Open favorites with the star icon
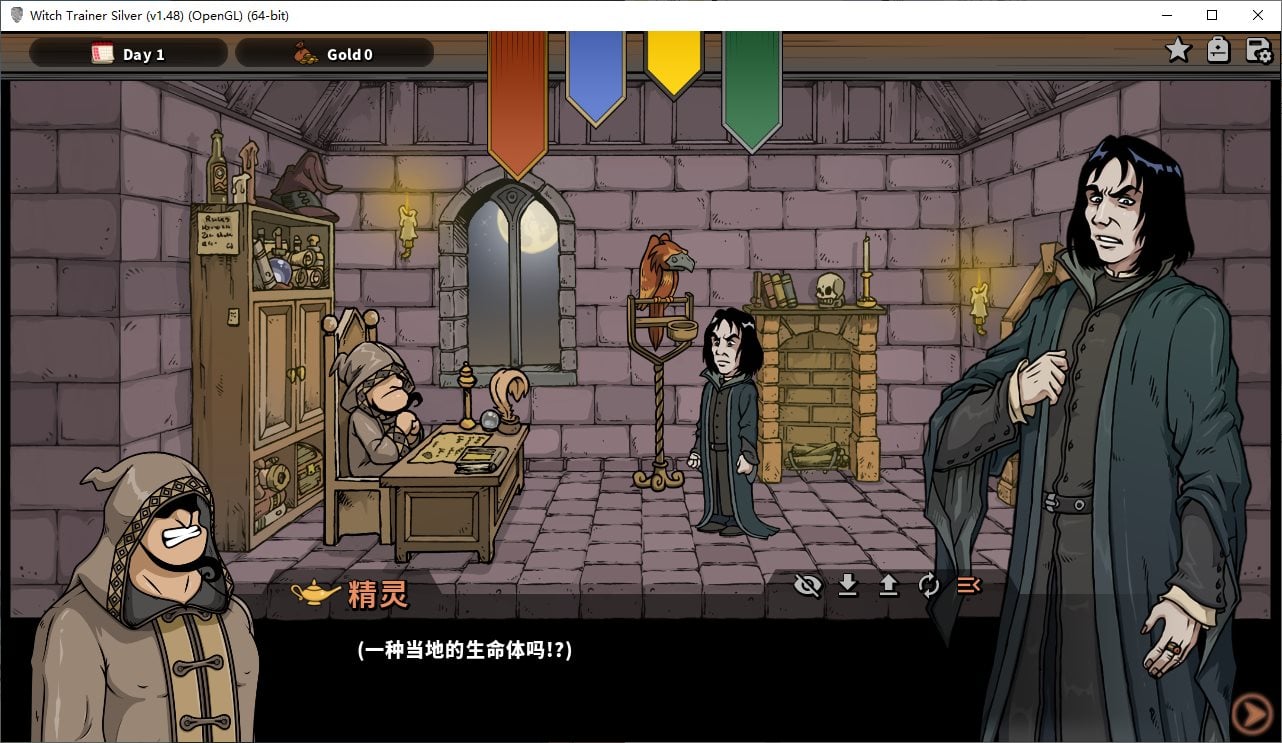The width and height of the screenshot is (1282, 743). [1178, 48]
